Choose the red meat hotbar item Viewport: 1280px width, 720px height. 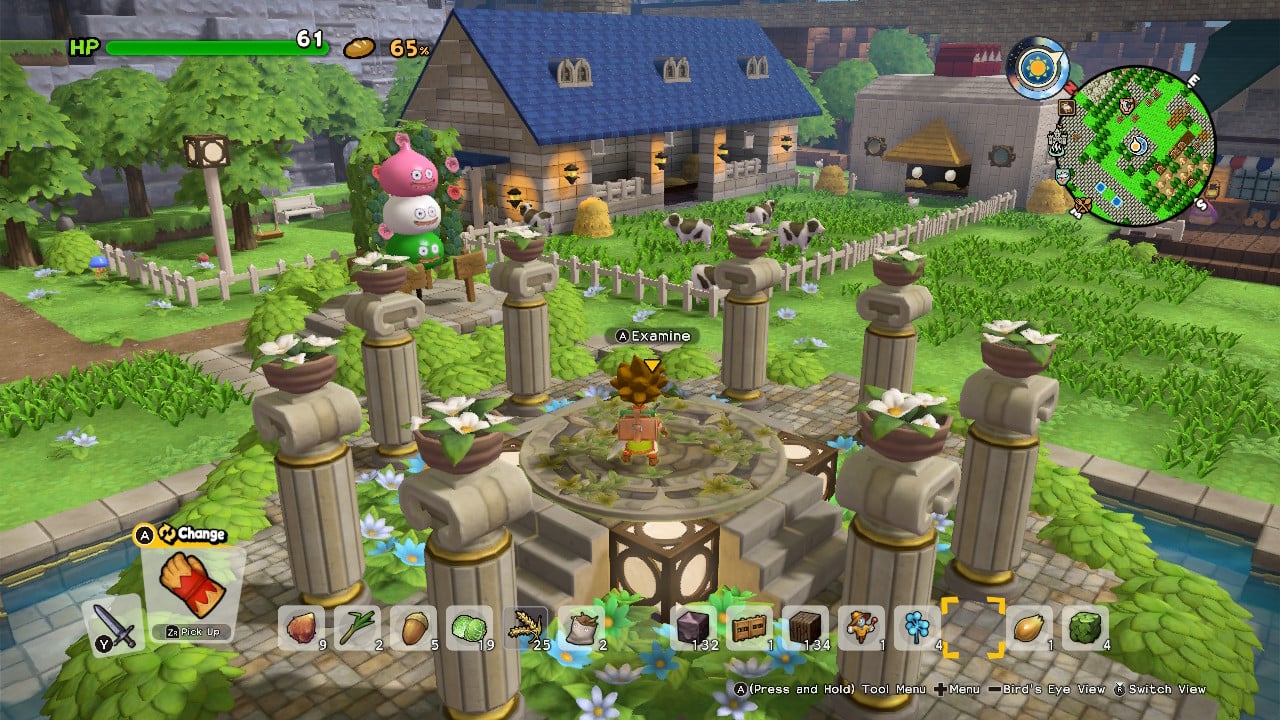point(301,628)
